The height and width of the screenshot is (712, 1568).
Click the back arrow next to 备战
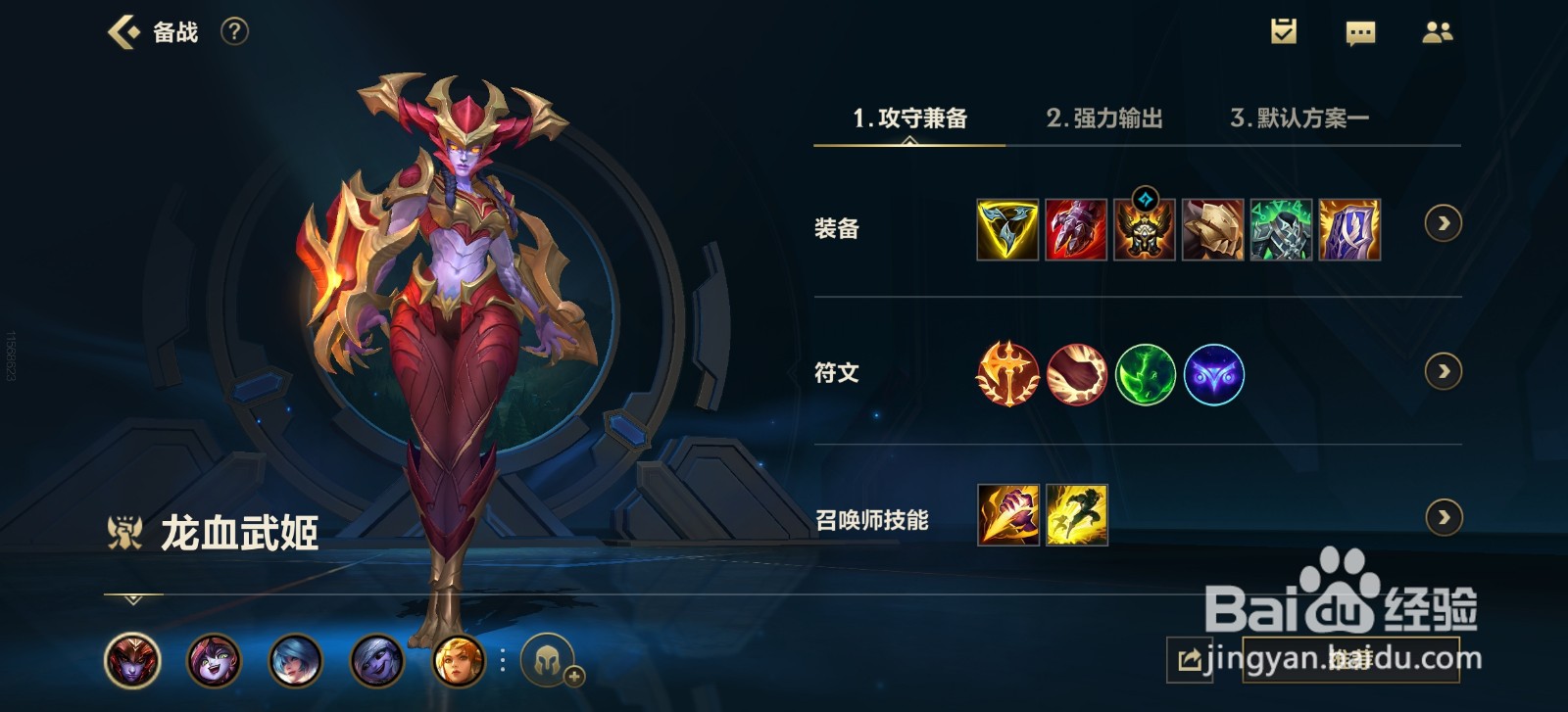coord(120,31)
